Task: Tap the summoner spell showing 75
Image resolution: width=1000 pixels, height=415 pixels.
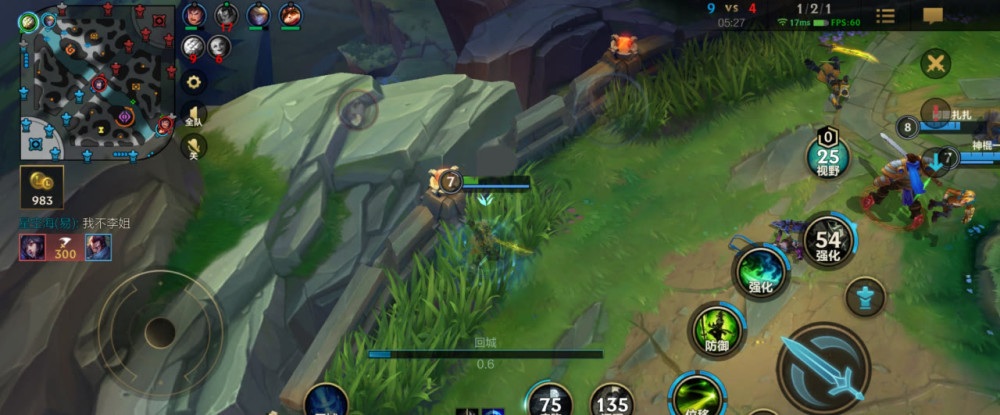Action: pos(550,401)
